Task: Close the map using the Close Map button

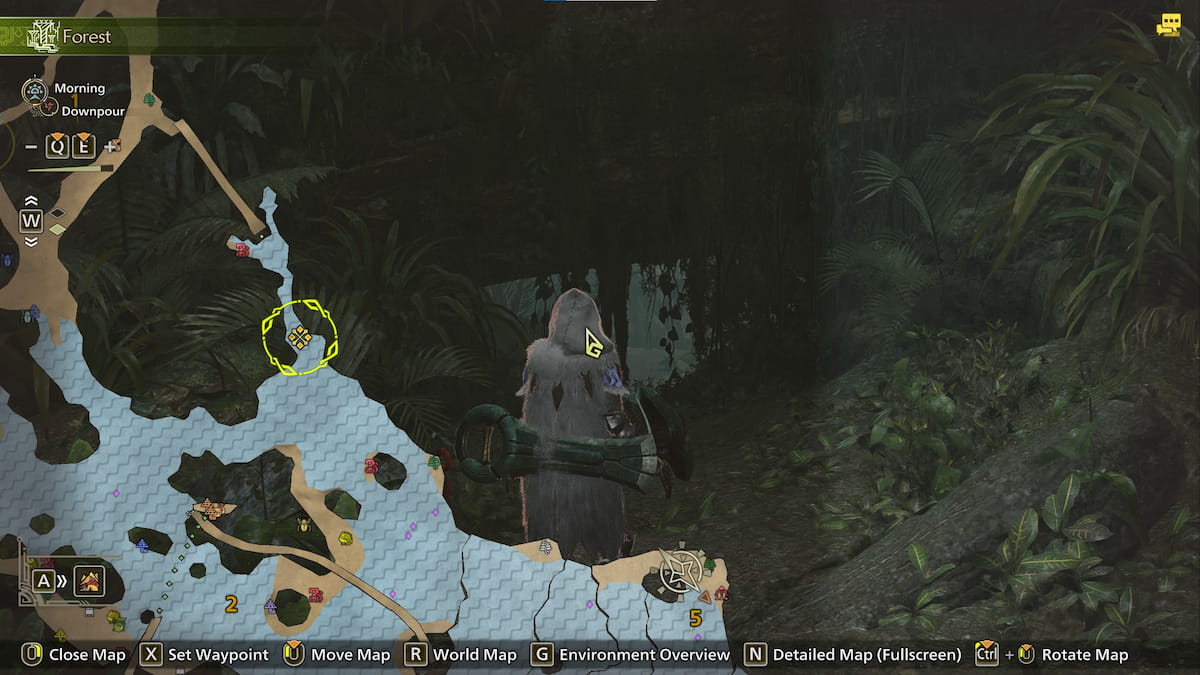Action: point(74,655)
